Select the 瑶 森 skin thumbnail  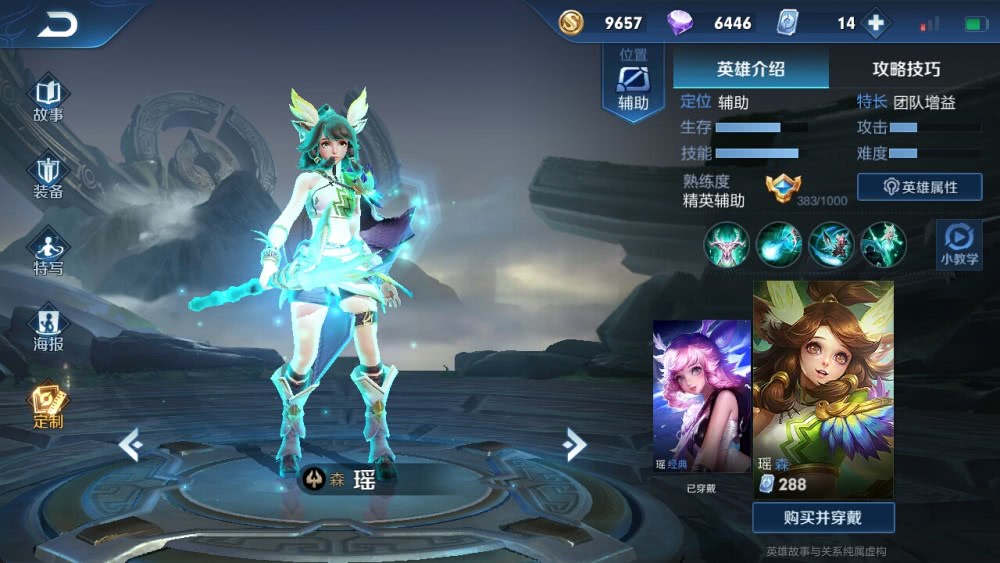coord(823,388)
